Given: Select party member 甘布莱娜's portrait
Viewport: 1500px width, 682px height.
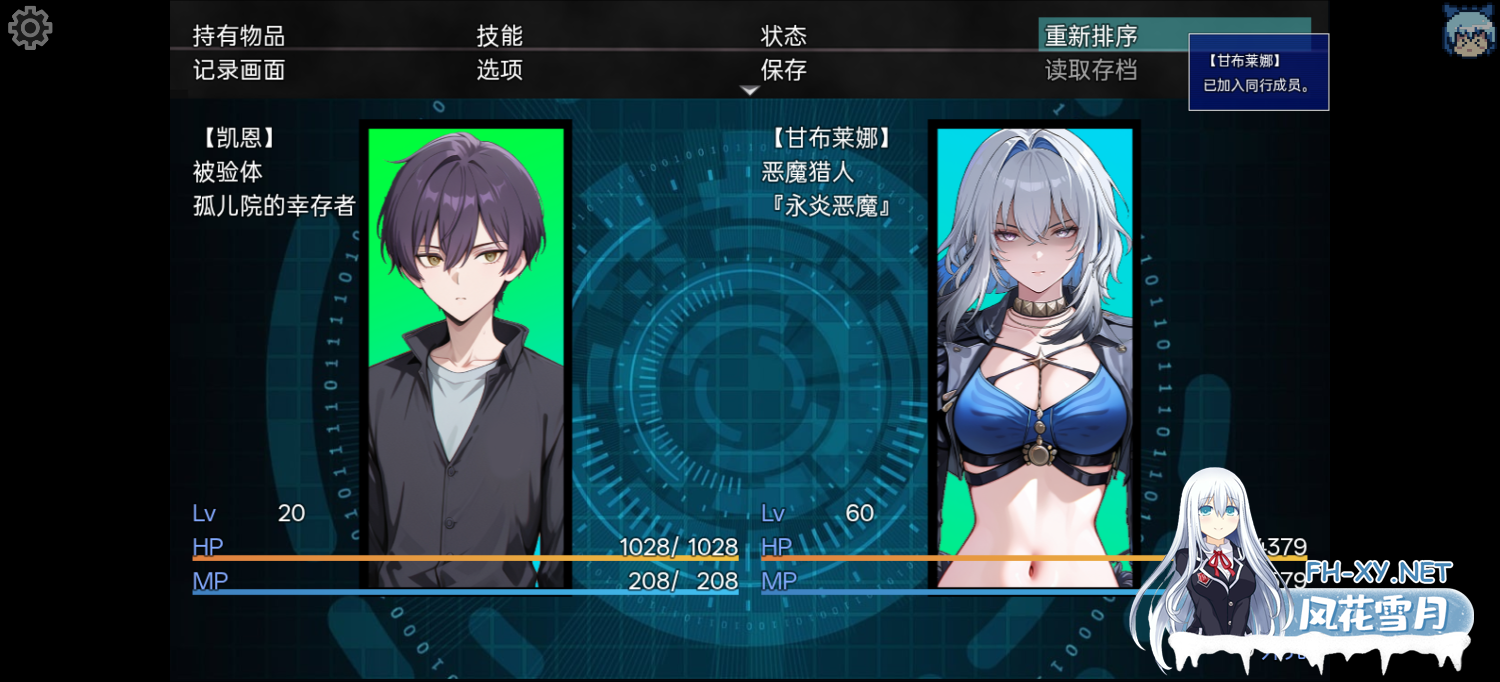Looking at the screenshot, I should pos(1034,355).
